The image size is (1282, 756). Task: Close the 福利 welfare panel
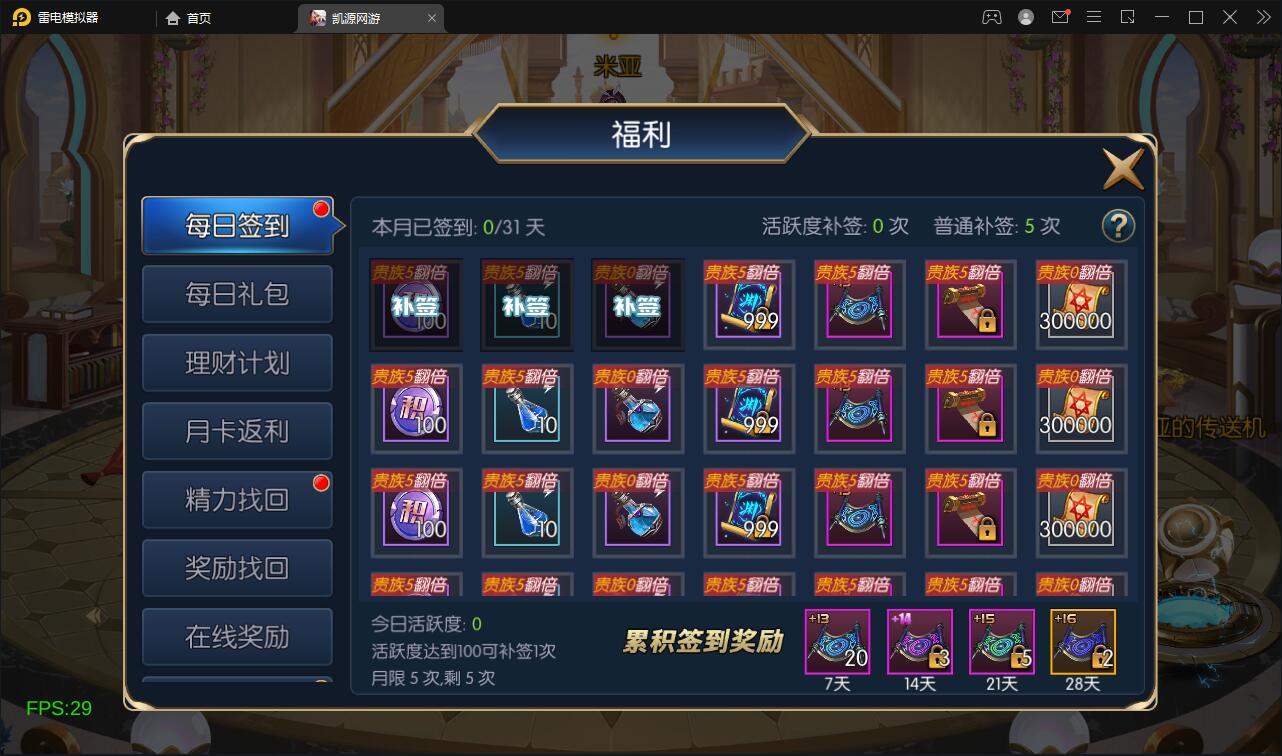[1122, 168]
